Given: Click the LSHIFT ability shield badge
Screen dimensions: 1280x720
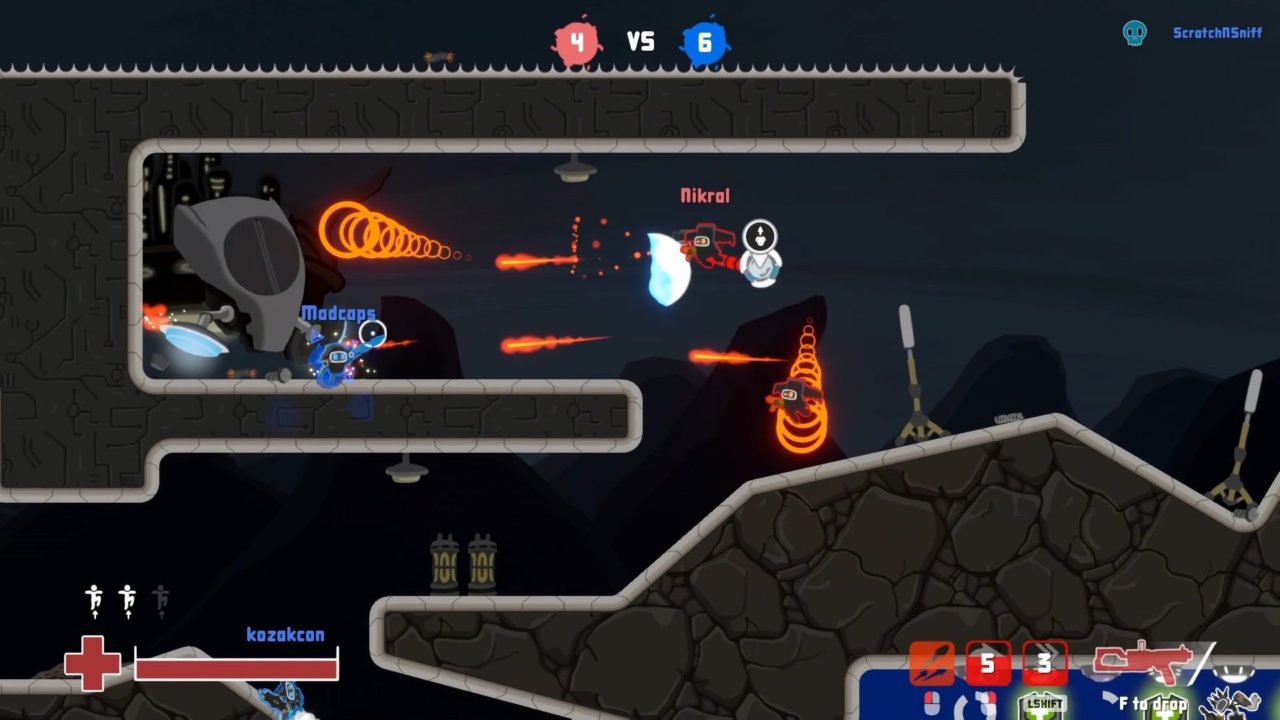Looking at the screenshot, I should tap(1040, 707).
